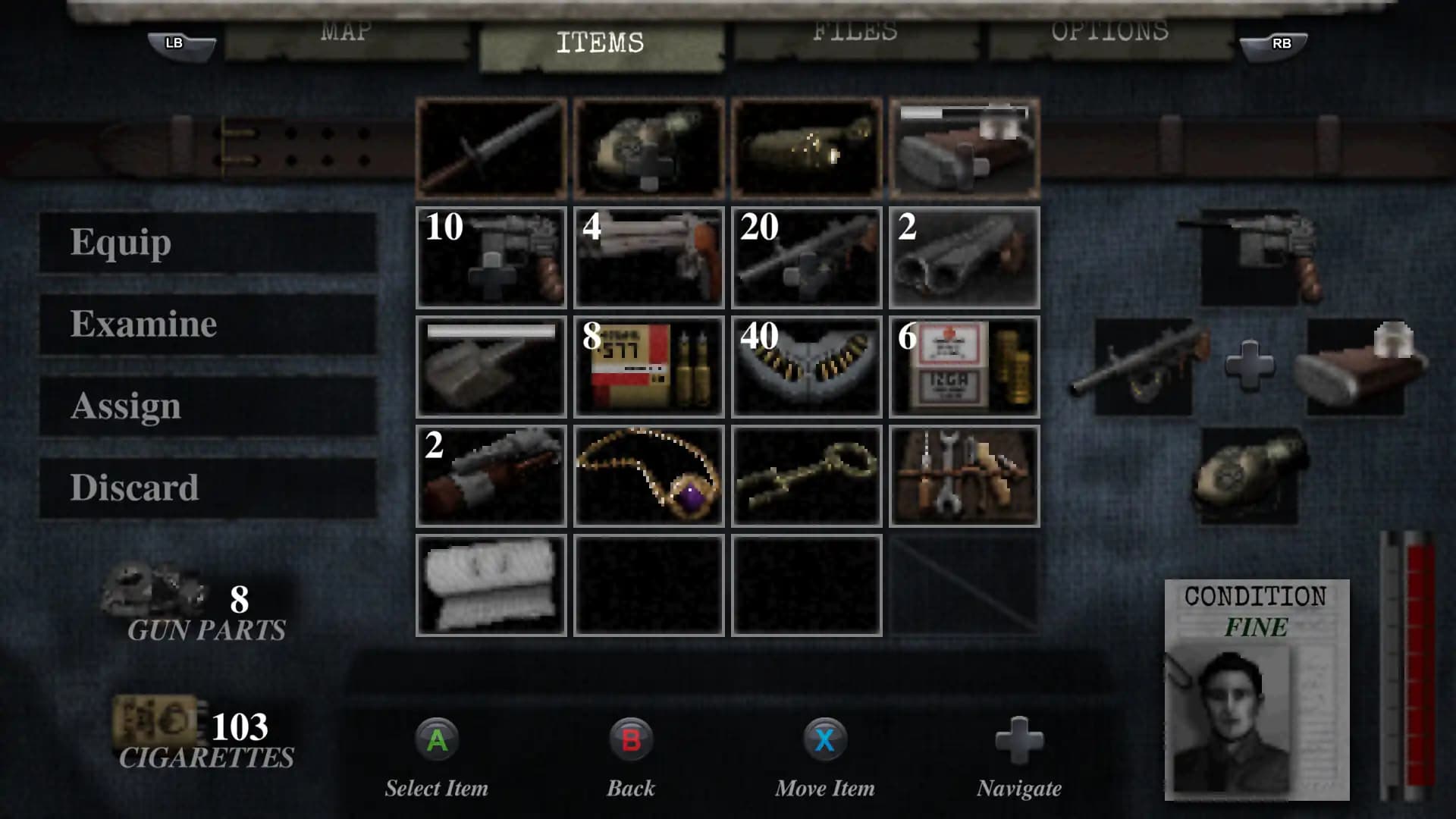Switch to the MAP tab
Screen dimensions: 1456x819
pyautogui.click(x=345, y=32)
